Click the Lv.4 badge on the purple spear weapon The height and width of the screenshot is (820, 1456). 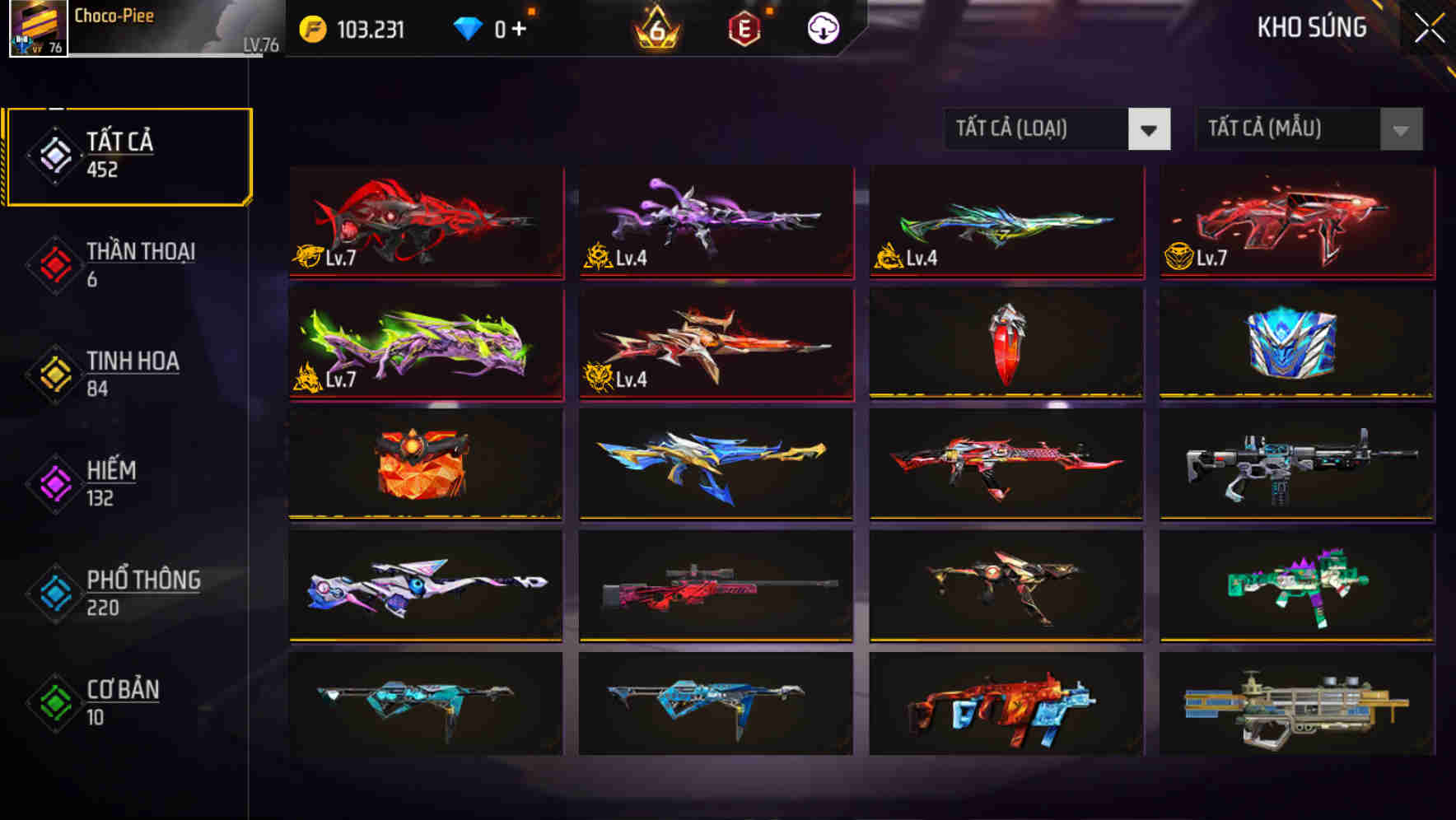point(598,258)
